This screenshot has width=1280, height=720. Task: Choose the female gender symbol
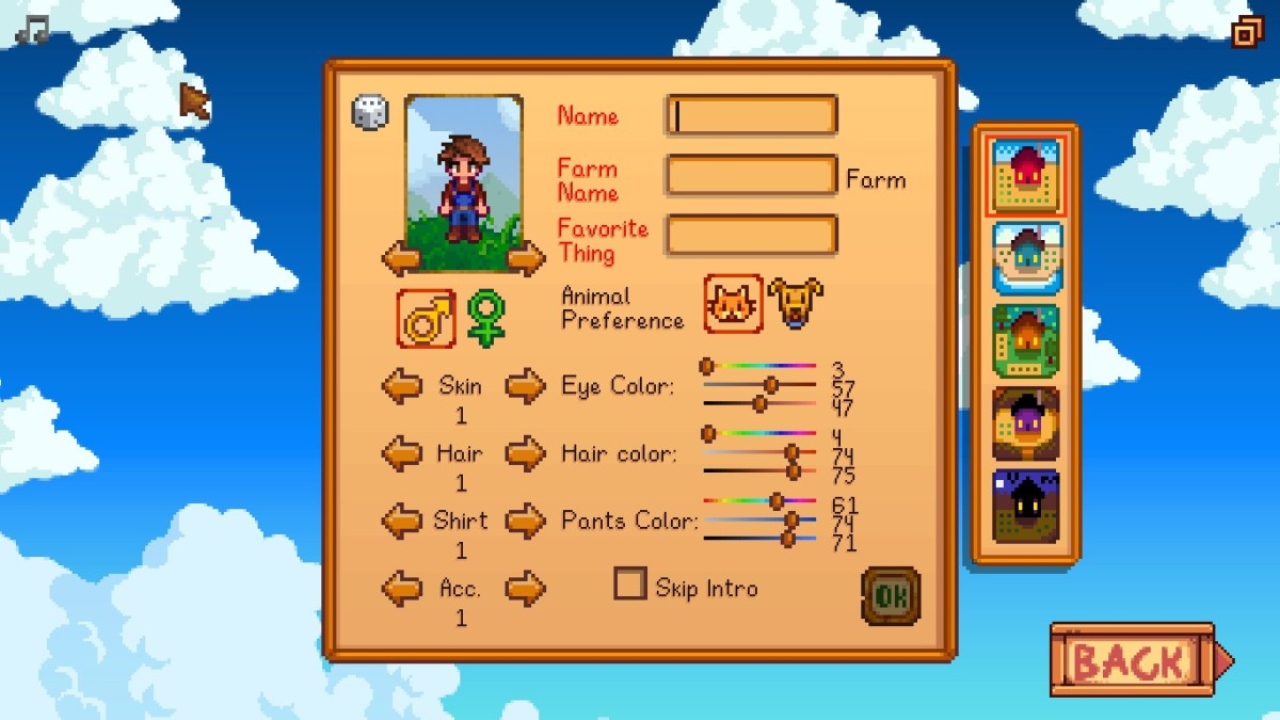point(486,319)
